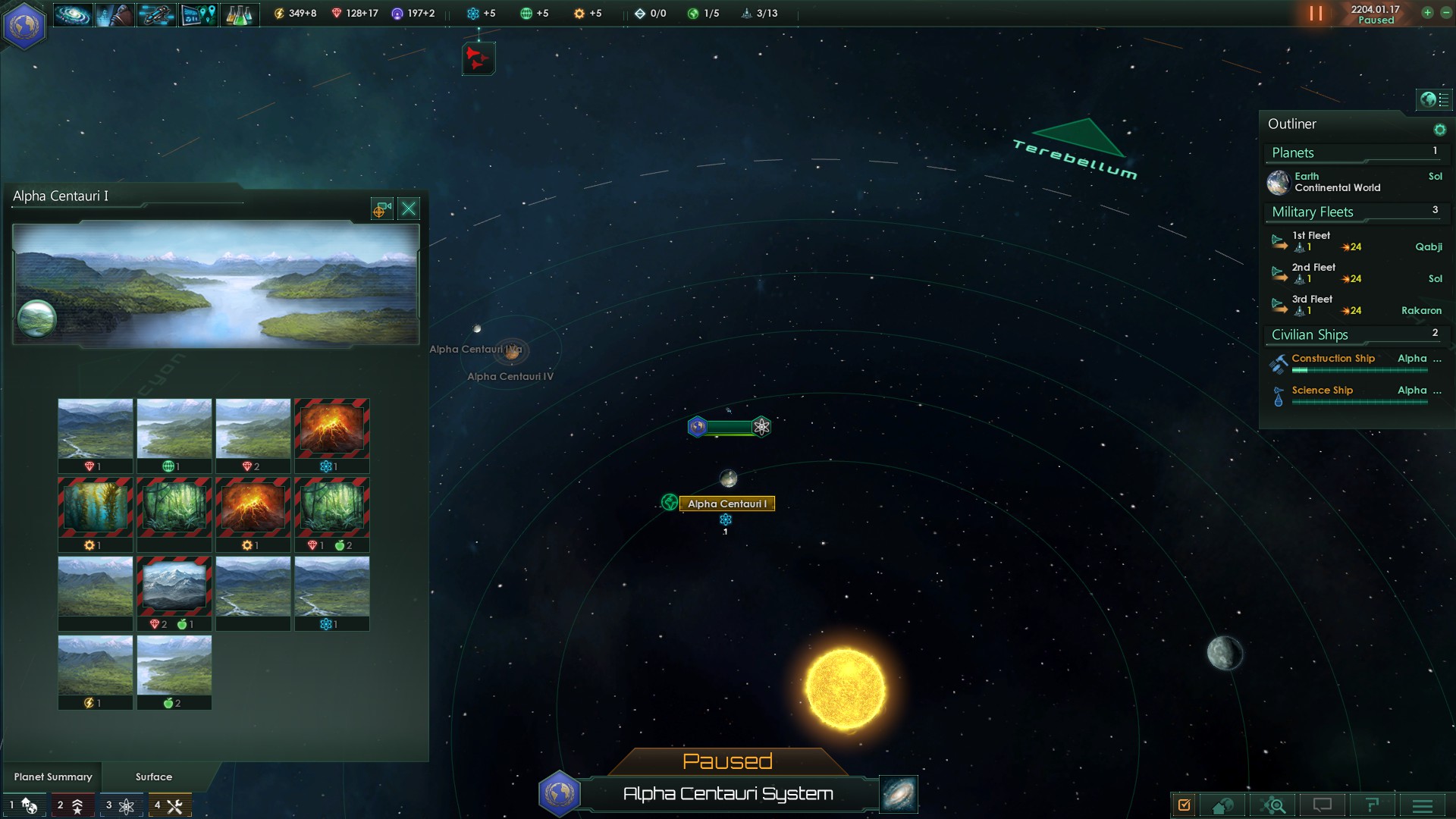Increase game speed with plus button
1456x819 pixels.
[1427, 13]
